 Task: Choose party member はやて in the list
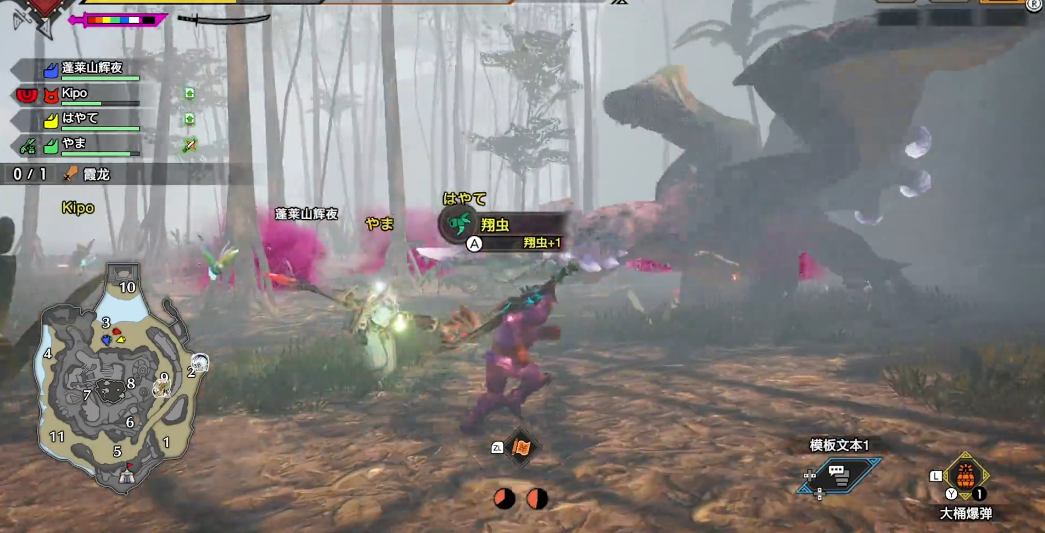tap(80, 119)
